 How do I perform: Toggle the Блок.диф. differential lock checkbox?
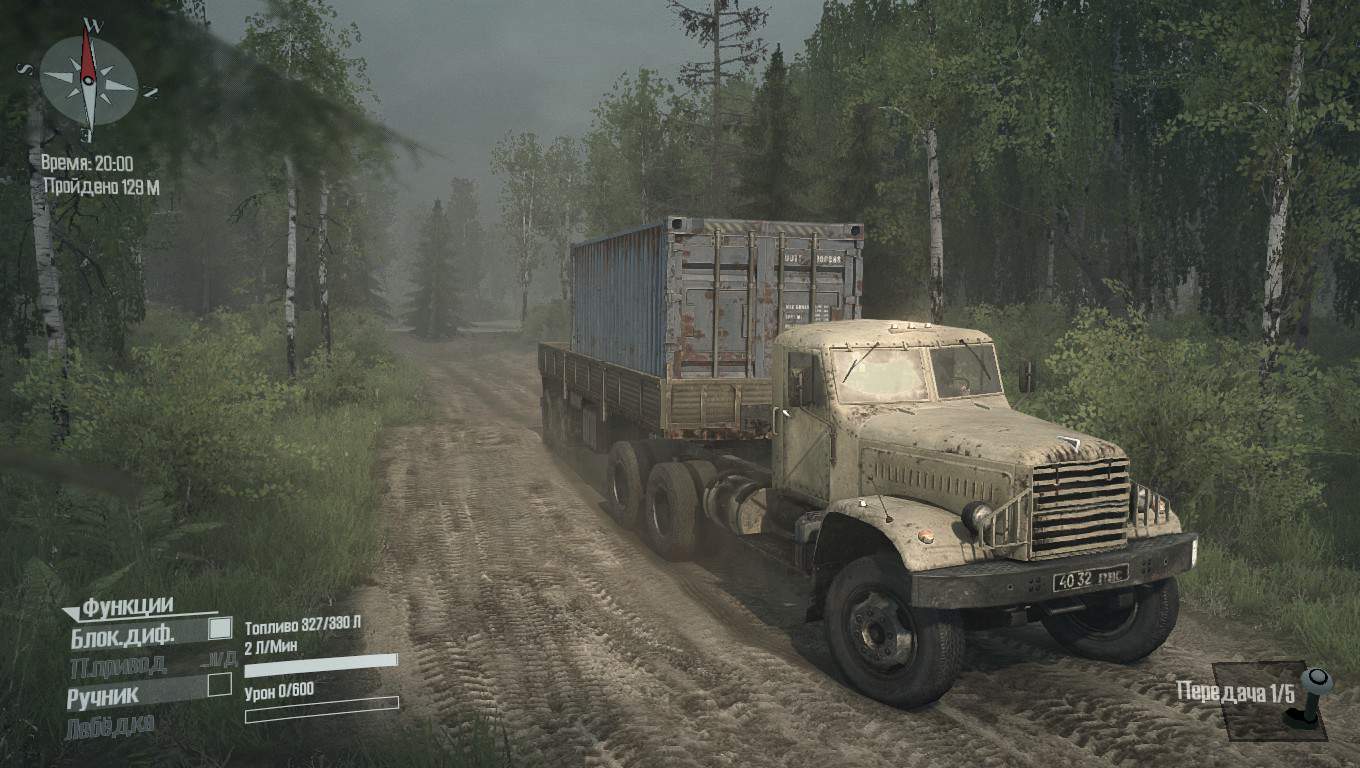[x=219, y=629]
